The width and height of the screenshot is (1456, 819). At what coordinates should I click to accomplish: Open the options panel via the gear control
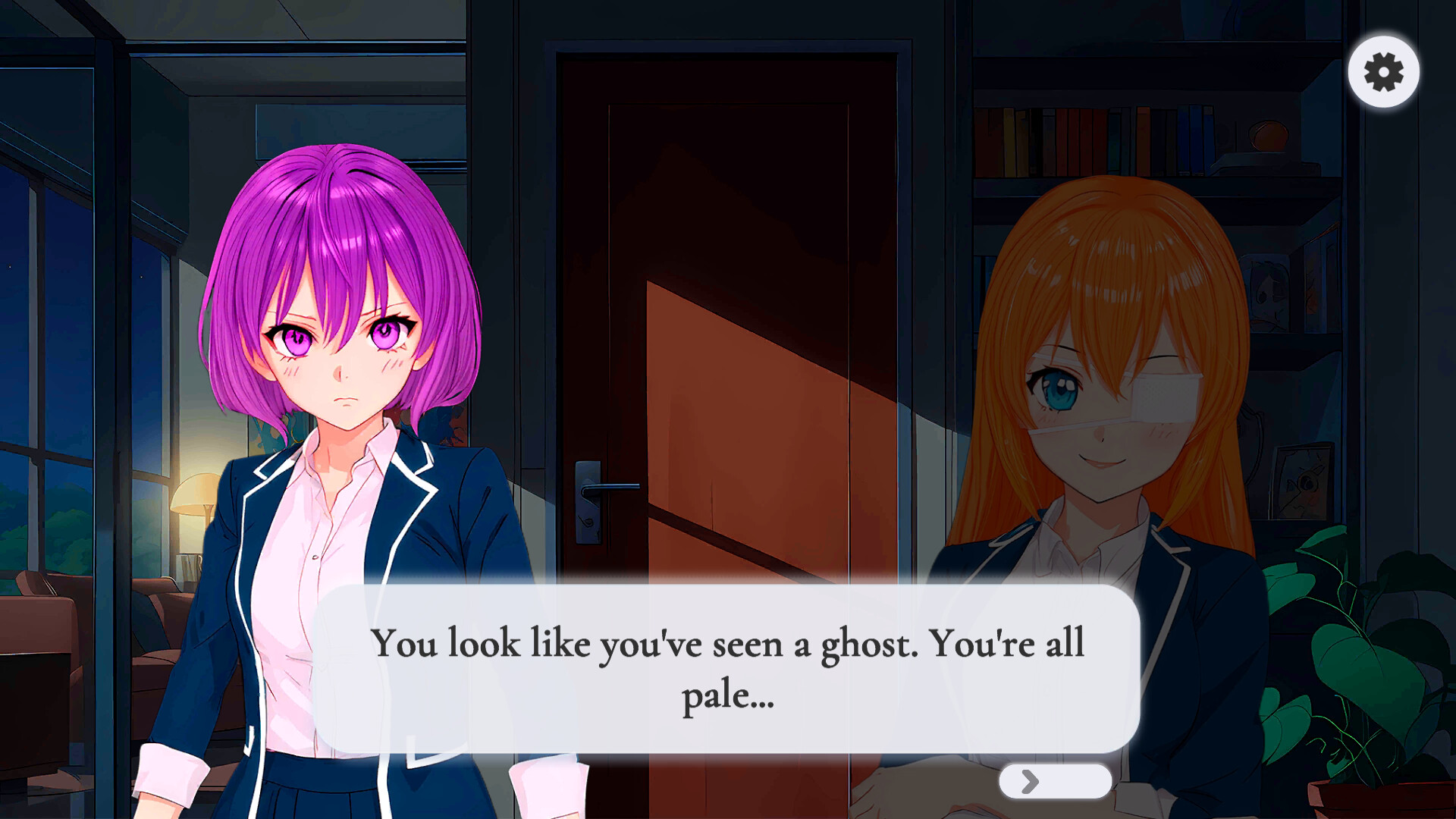pyautogui.click(x=1382, y=71)
